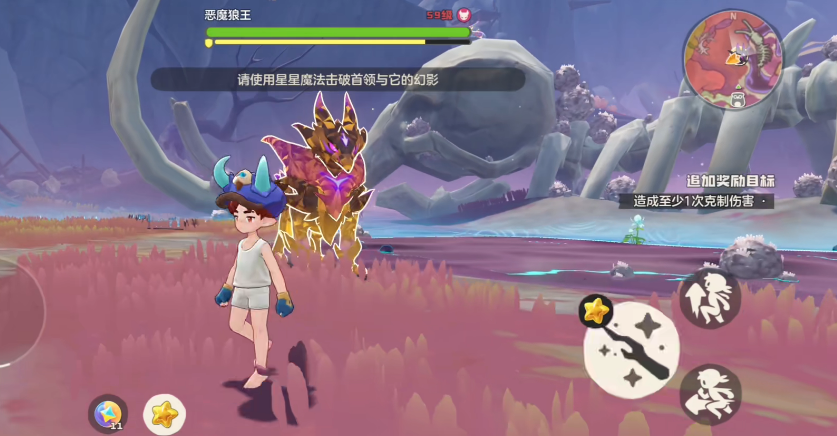837x436 pixels.
Task: Select the blue orb item slot
Action: coord(107,412)
